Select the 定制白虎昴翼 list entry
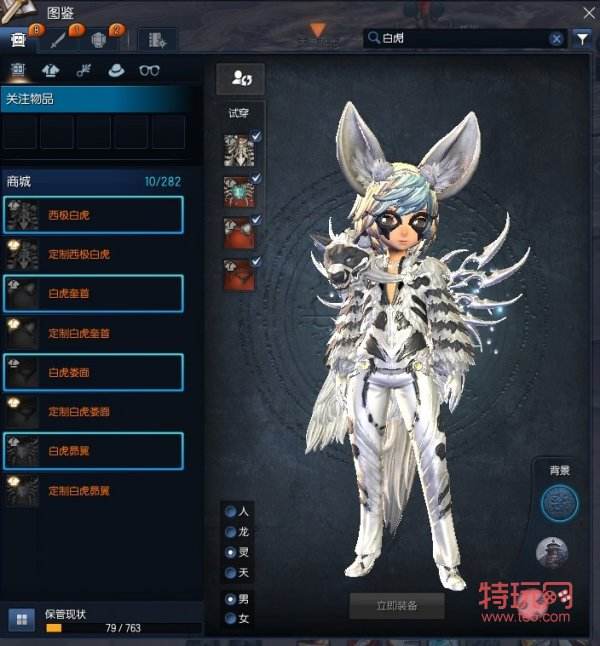600x646 pixels. (x=94, y=491)
